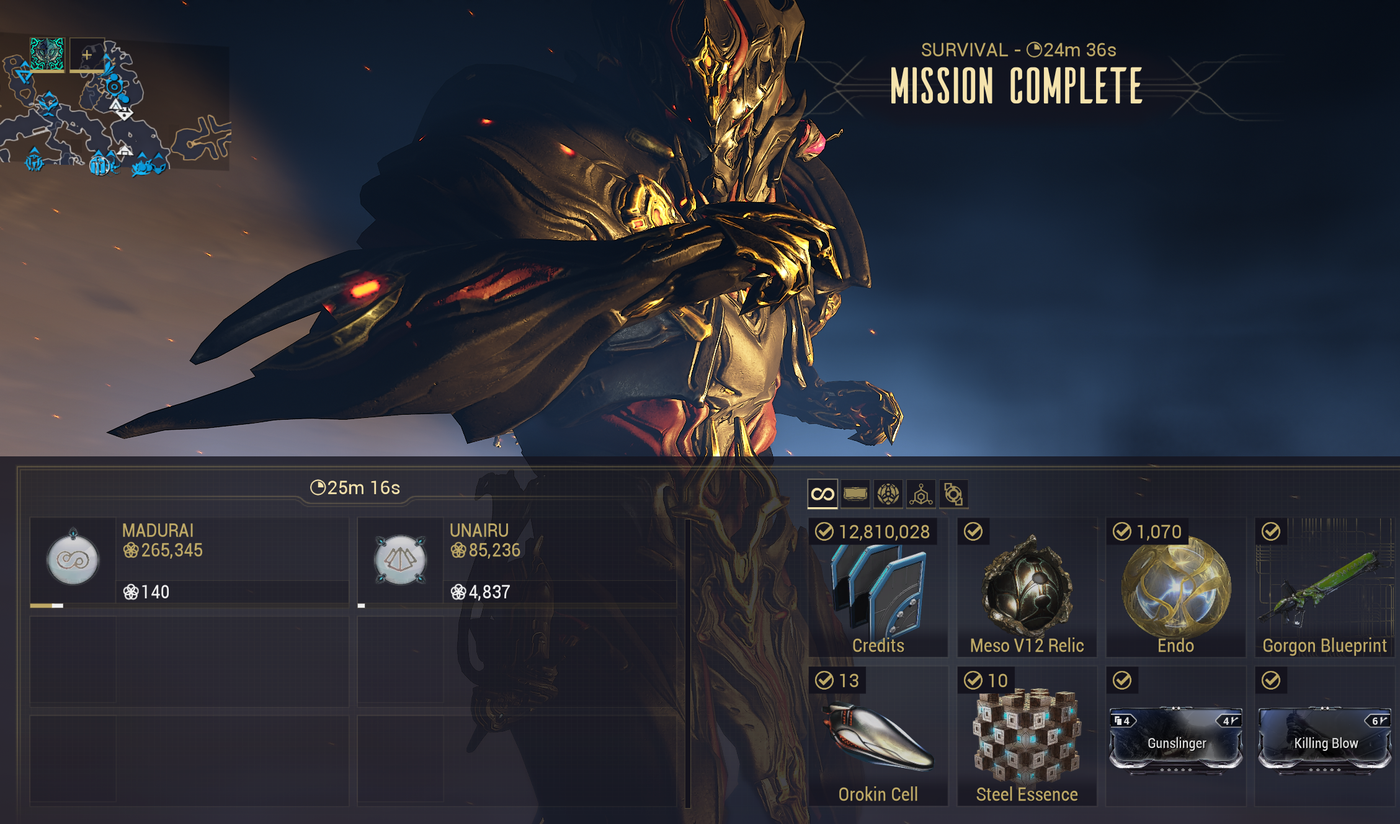Click the Meso V12 Relic icon
The height and width of the screenshot is (824, 1400).
(x=1026, y=590)
